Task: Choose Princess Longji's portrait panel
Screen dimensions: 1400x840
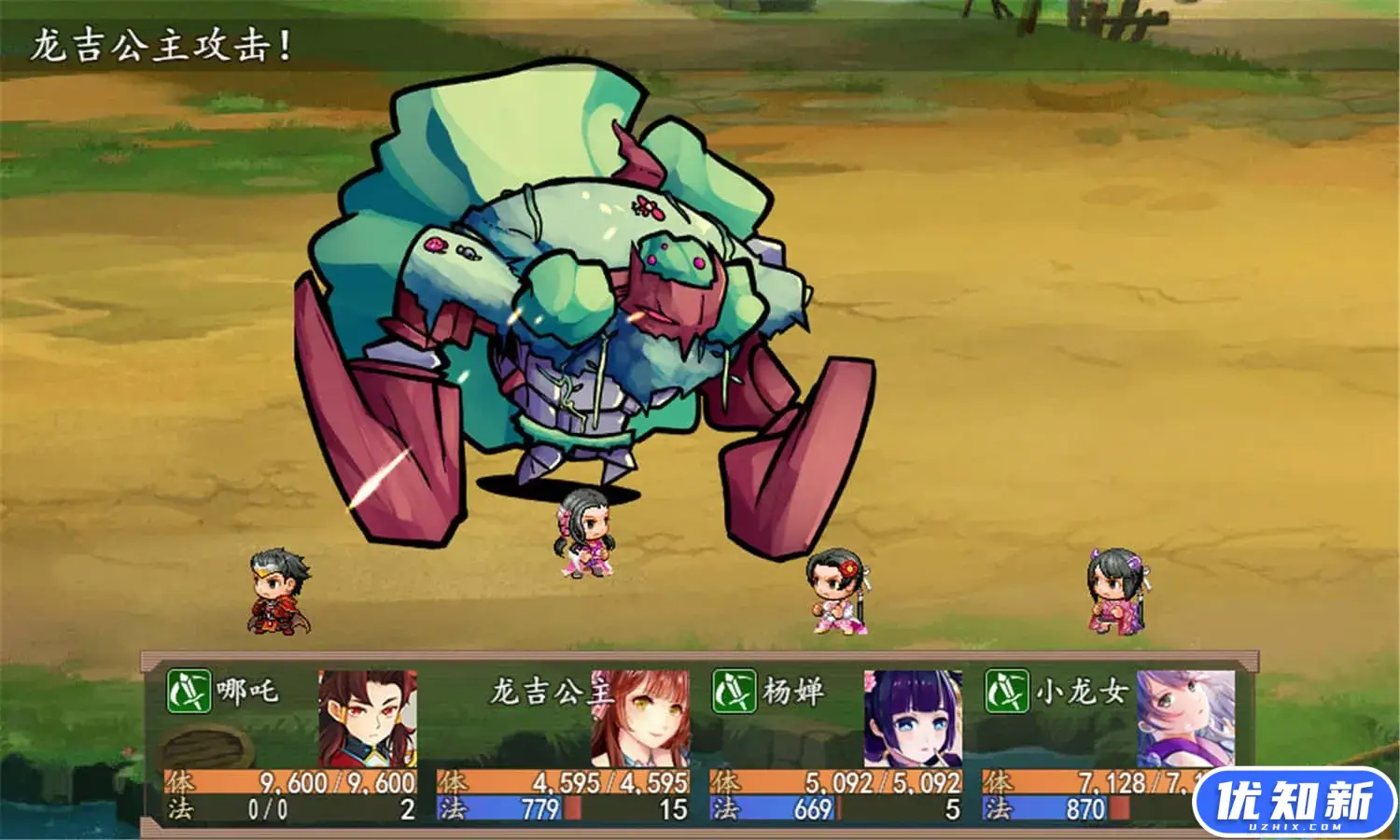Action: pyautogui.click(x=640, y=718)
